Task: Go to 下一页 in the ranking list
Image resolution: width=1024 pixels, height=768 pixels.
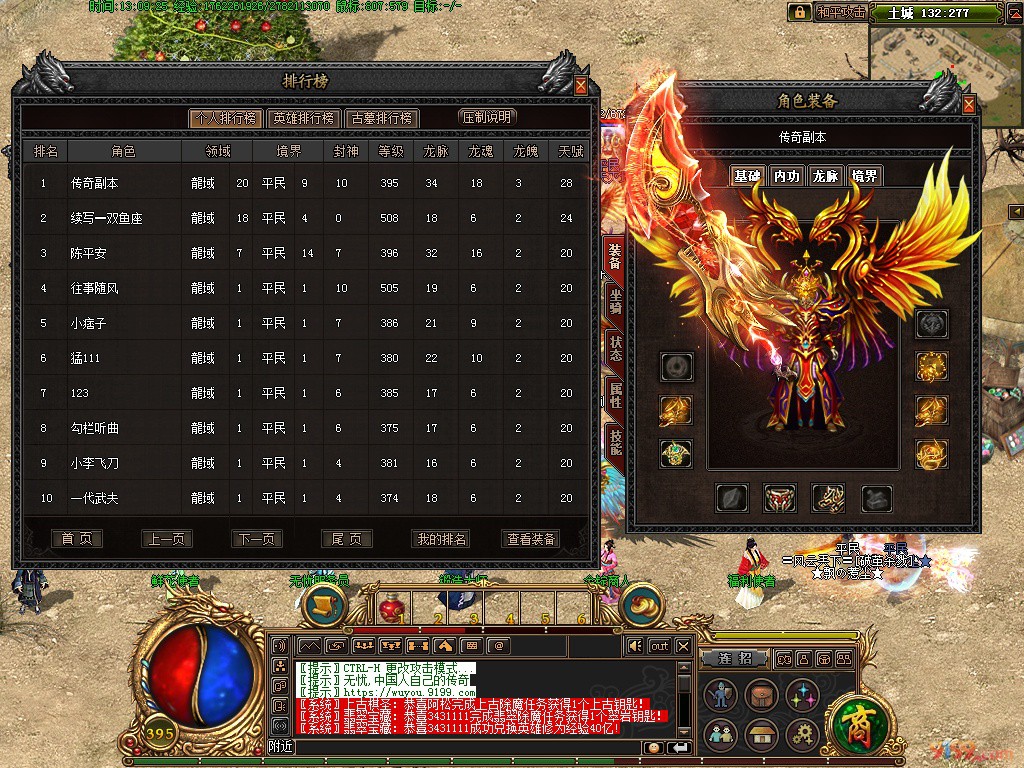Action: (256, 539)
